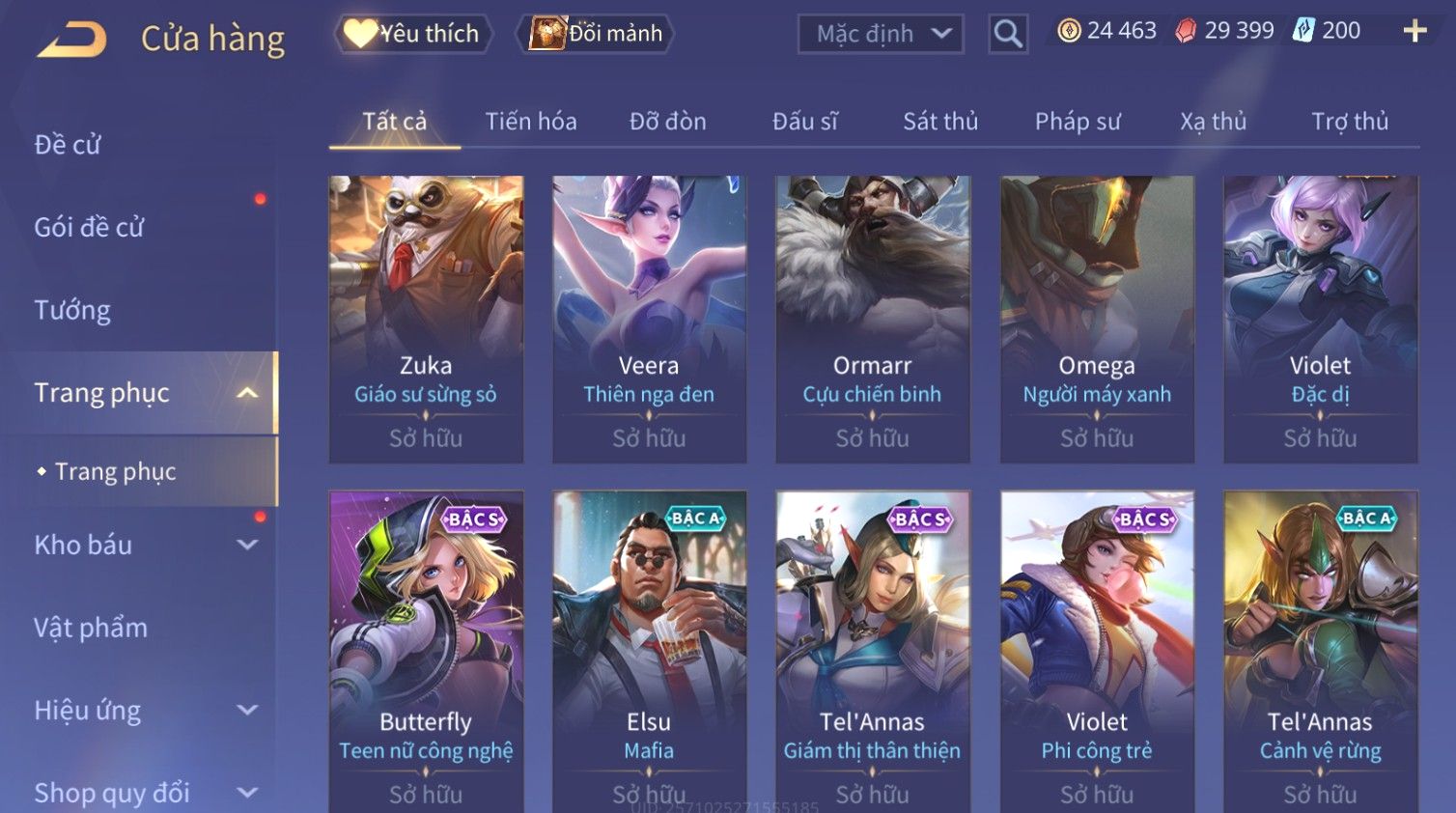Select the Đỡ đòn tab
Image resolution: width=1456 pixels, height=813 pixels.
(667, 122)
